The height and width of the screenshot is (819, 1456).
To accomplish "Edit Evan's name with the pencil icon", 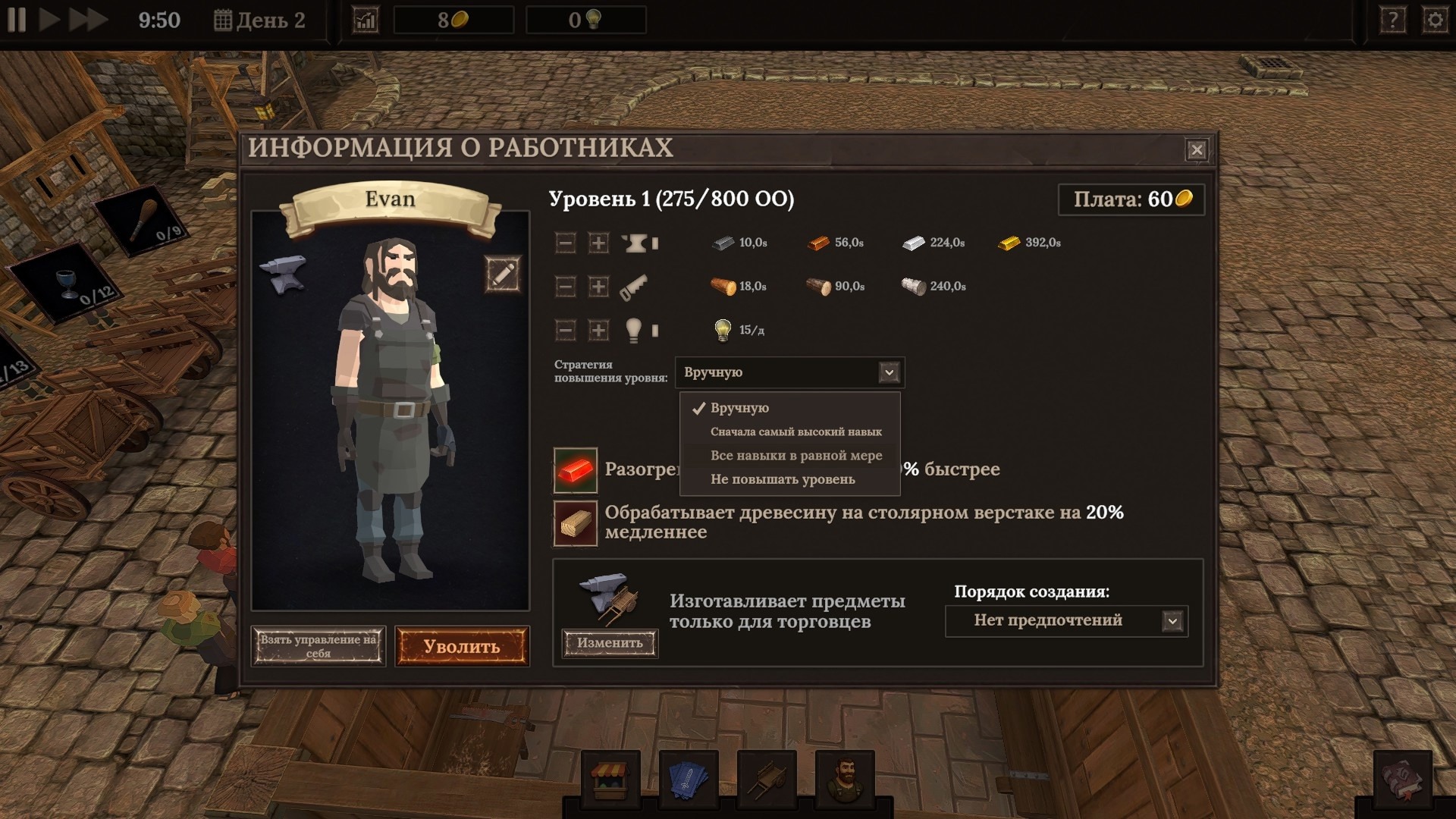I will point(503,274).
